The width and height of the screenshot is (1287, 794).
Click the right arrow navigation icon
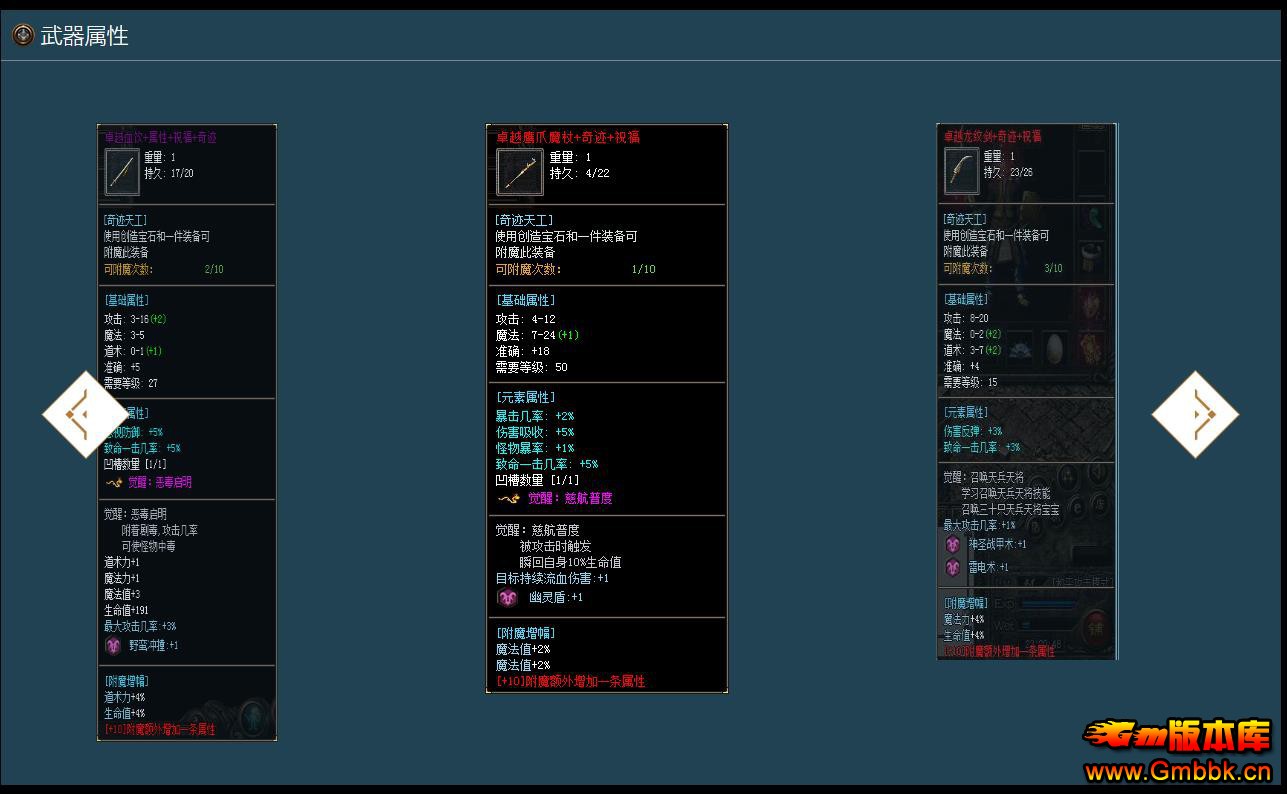[x=1196, y=414]
